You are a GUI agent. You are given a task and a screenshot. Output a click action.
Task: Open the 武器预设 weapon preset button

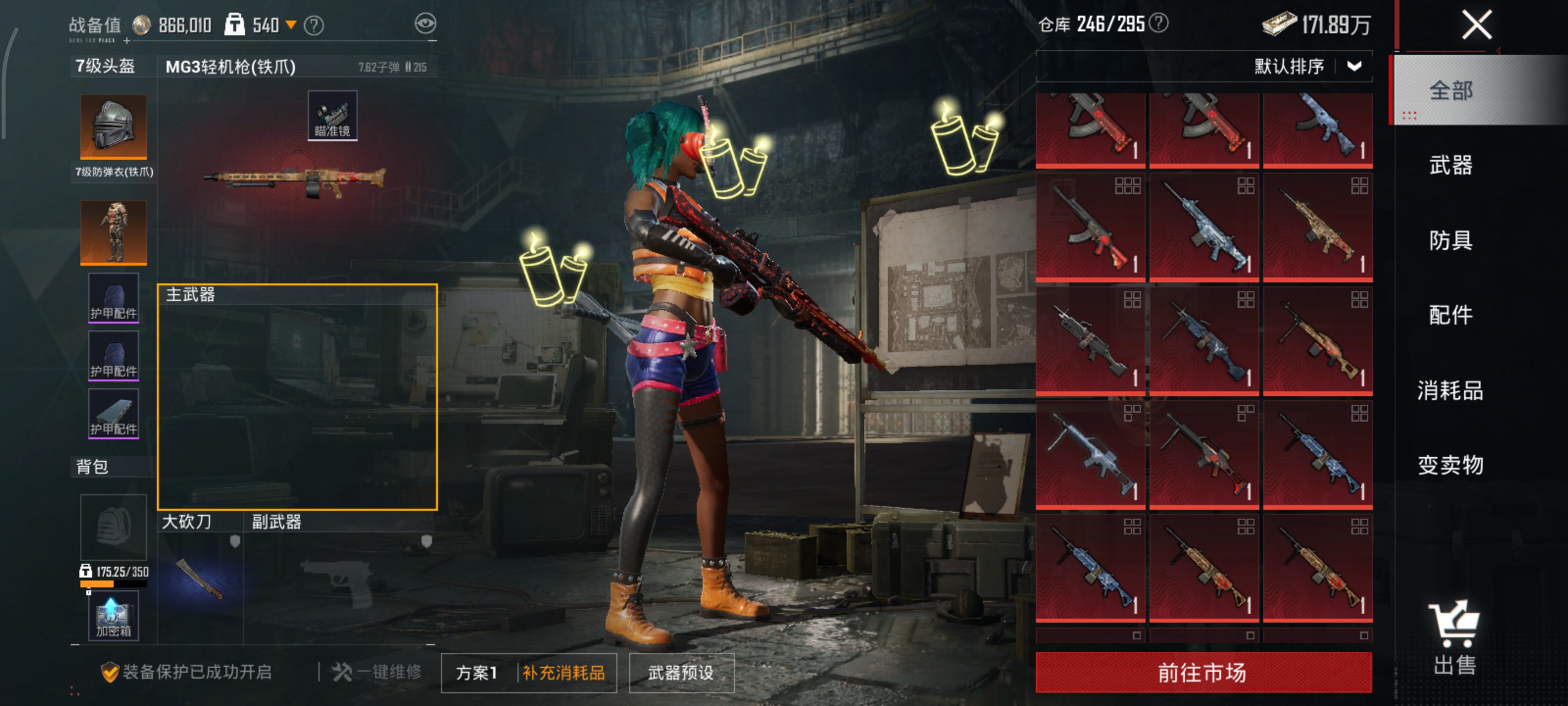click(x=681, y=673)
